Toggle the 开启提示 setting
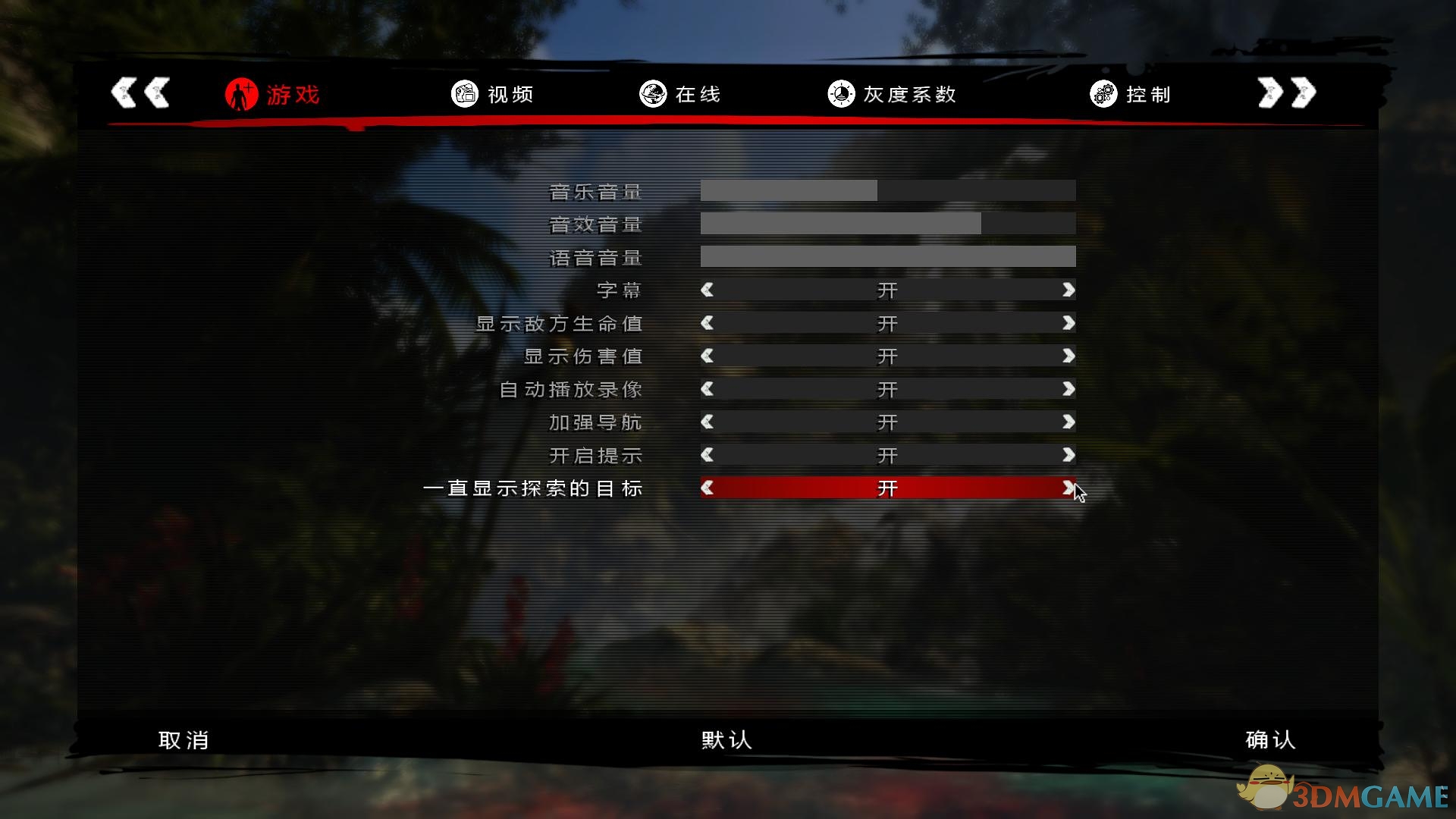 point(887,455)
